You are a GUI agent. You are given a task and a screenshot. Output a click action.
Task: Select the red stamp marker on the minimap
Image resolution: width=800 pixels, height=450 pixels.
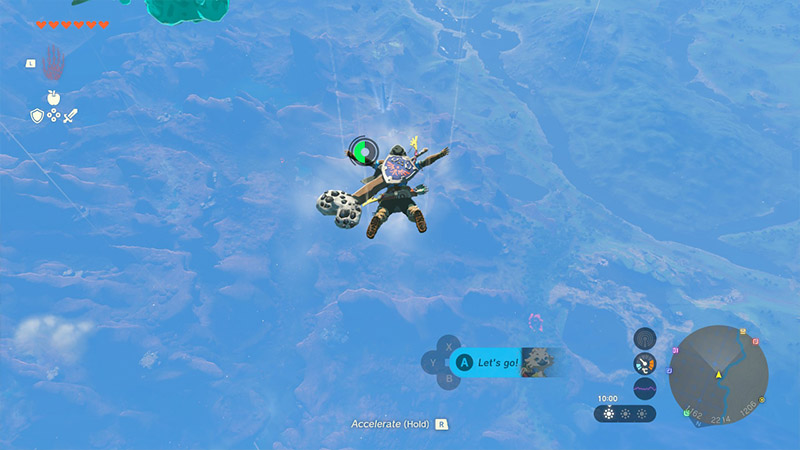[x=756, y=342]
